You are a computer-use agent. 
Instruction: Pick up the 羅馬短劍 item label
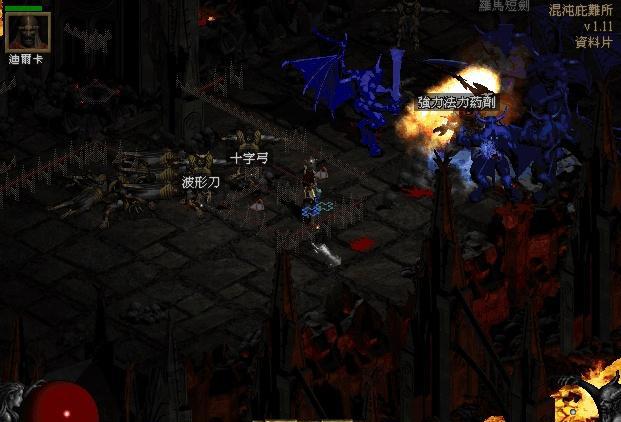pyautogui.click(x=504, y=5)
